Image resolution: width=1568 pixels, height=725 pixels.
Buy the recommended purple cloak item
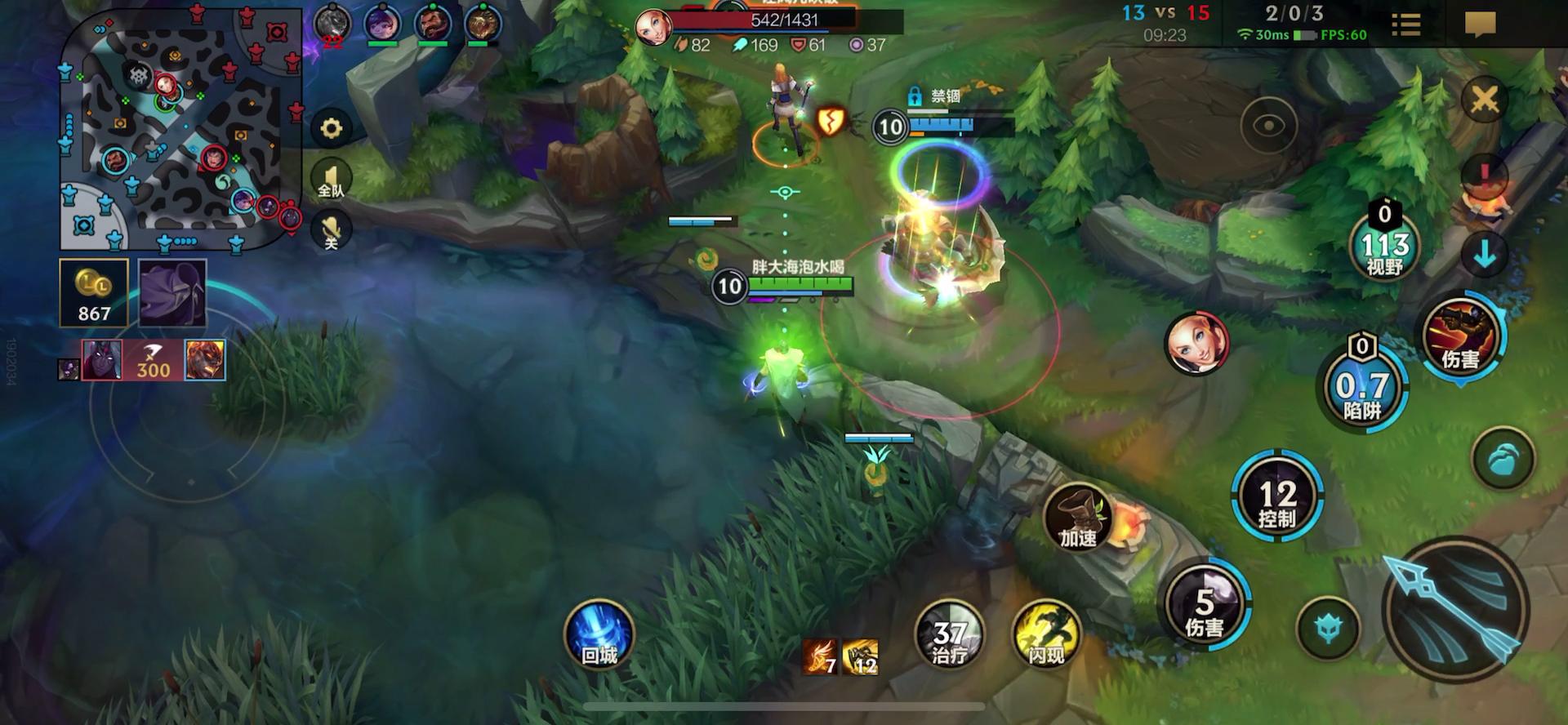[x=172, y=293]
